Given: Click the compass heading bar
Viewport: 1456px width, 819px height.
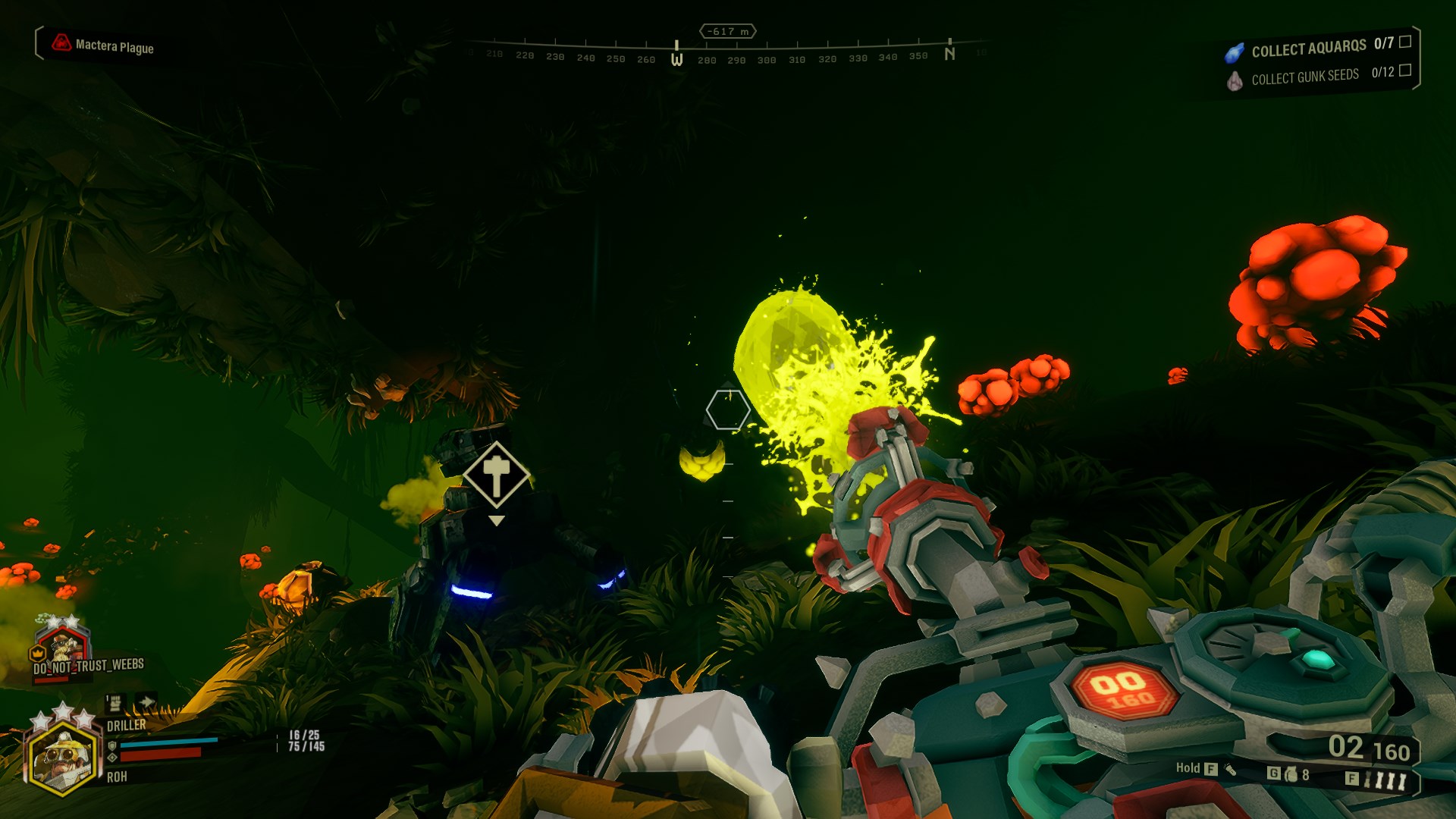Looking at the screenshot, I should coord(728,53).
